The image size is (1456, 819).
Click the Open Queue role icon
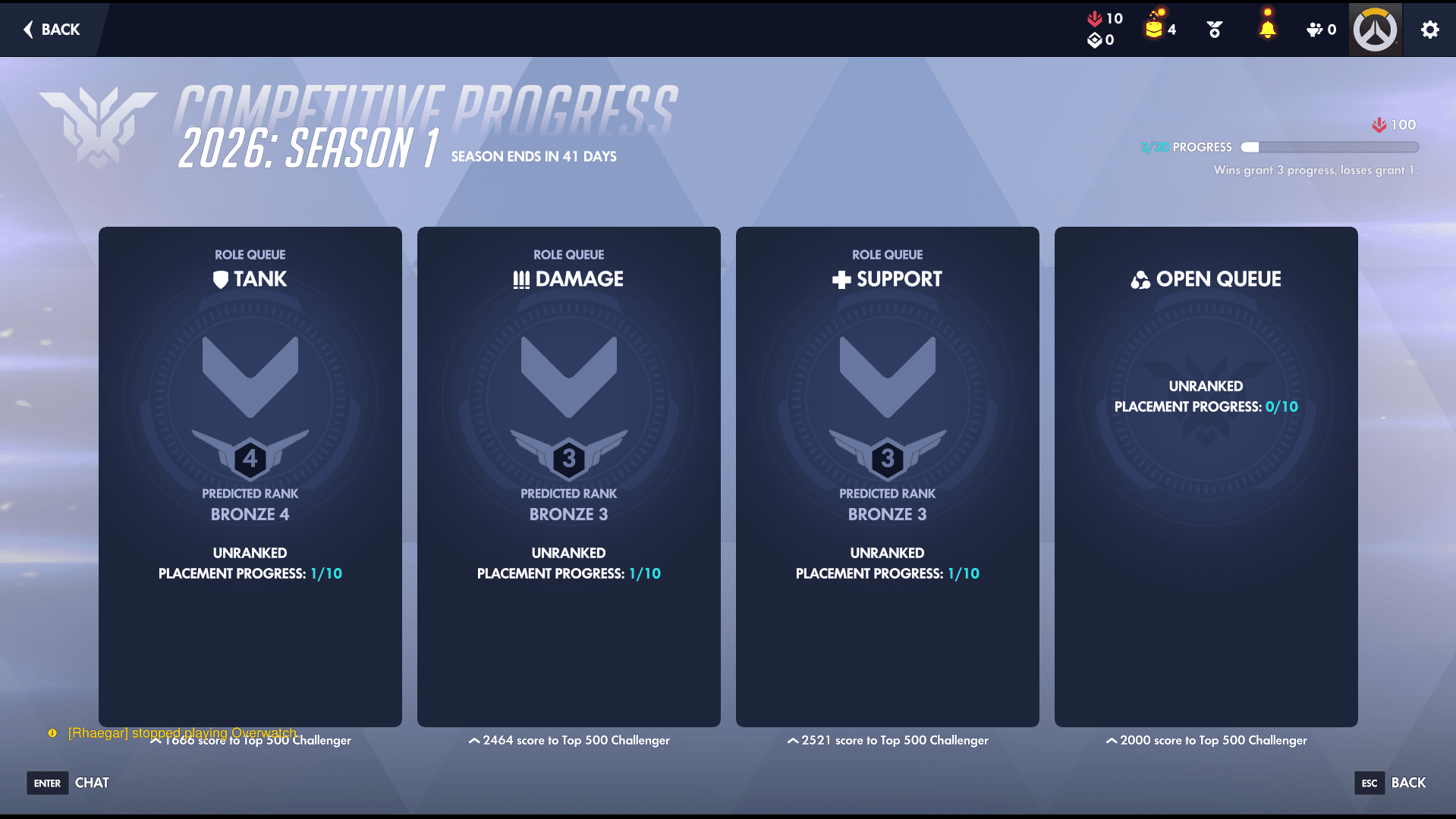click(1140, 278)
